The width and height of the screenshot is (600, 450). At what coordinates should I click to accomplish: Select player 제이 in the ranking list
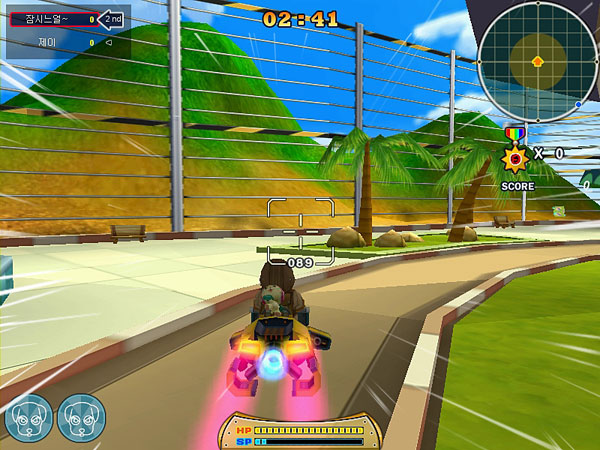(x=52, y=43)
